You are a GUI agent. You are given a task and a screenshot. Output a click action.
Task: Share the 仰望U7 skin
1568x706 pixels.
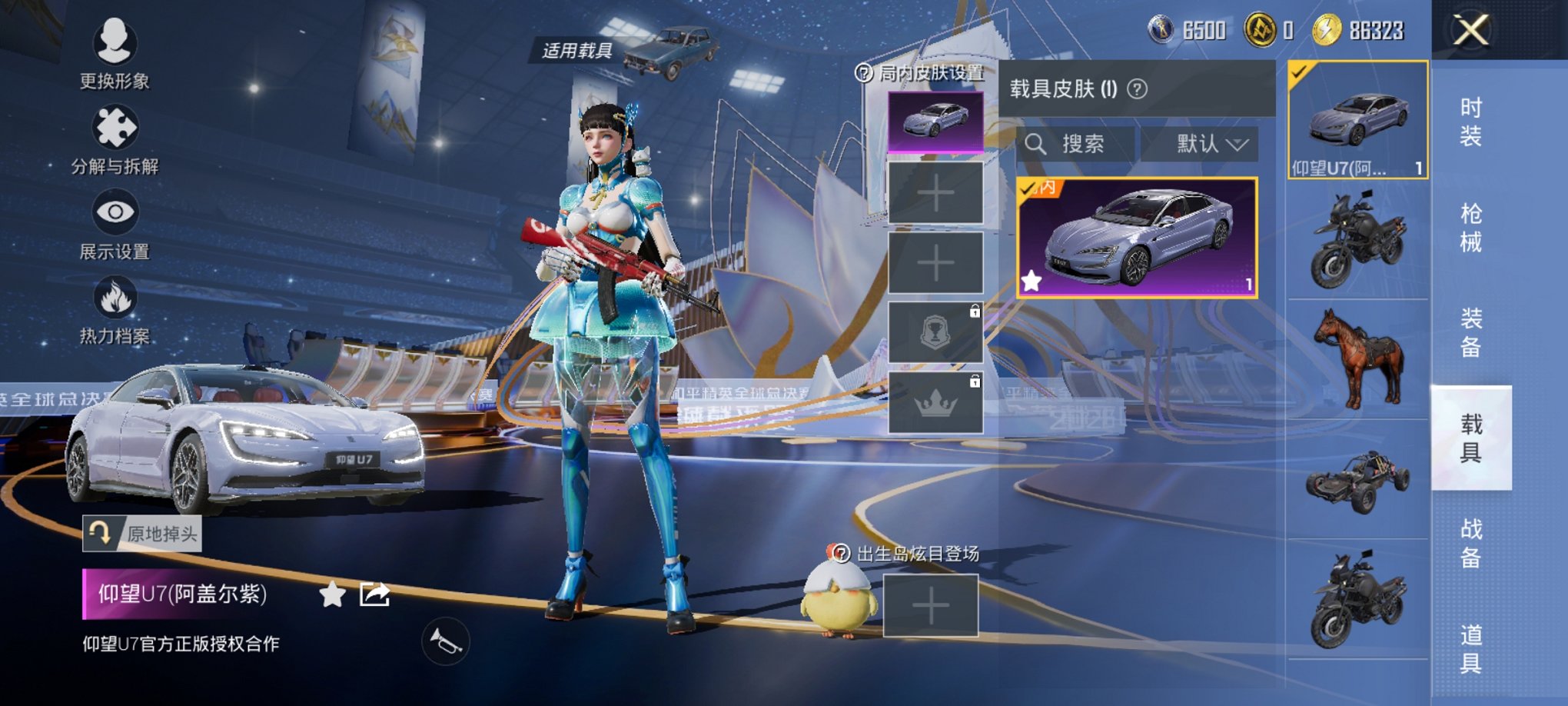[374, 594]
